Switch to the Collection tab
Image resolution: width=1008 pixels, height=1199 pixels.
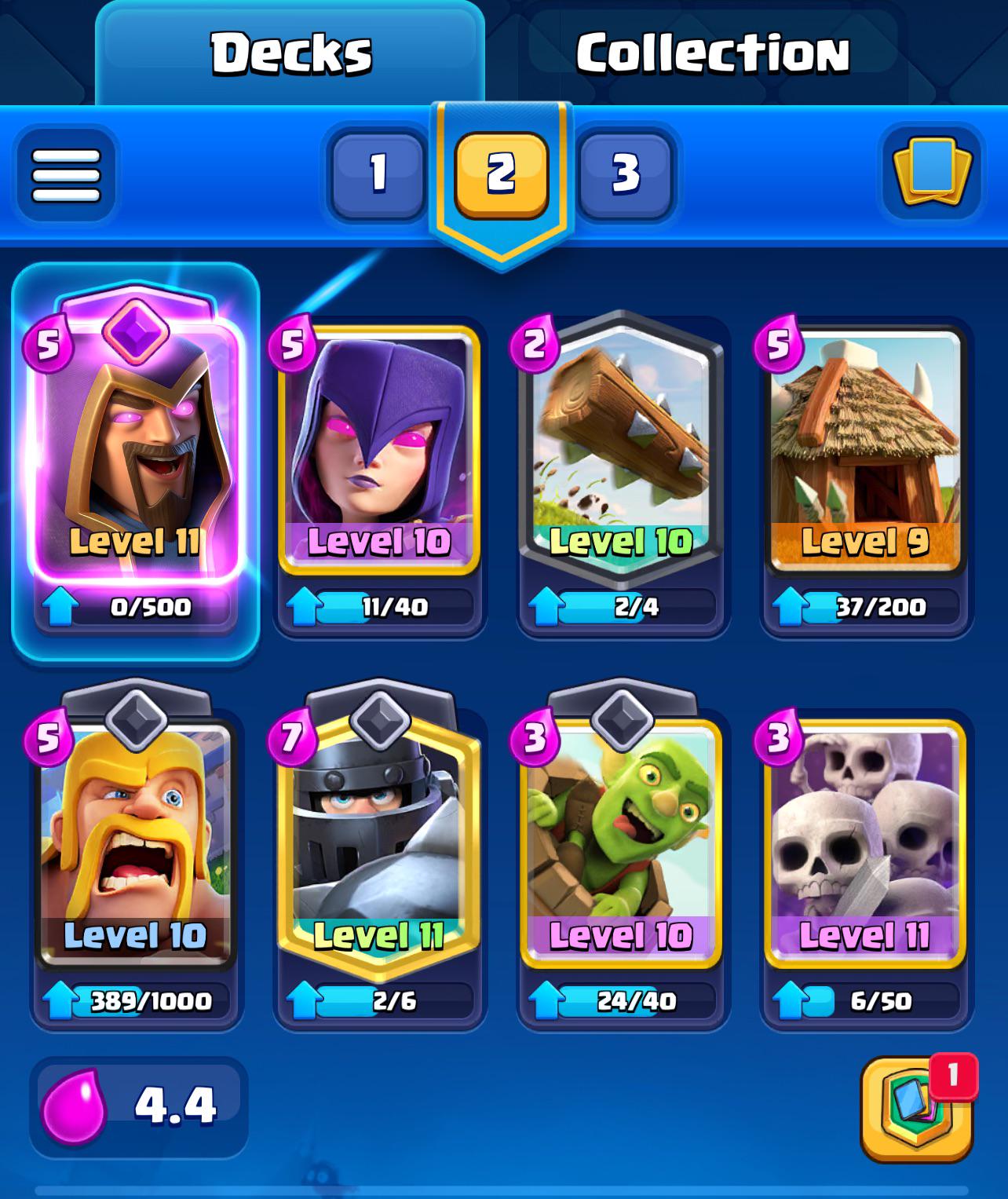pyautogui.click(x=710, y=53)
